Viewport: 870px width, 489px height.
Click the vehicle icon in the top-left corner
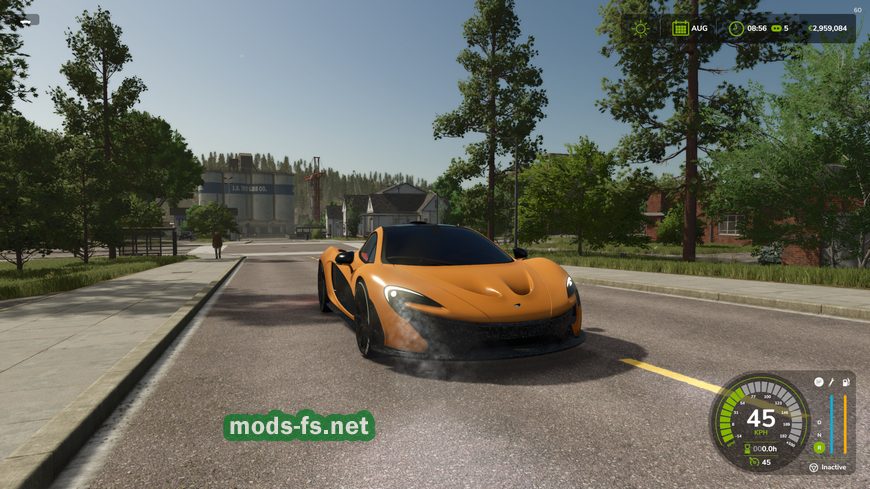pyautogui.click(x=27, y=19)
